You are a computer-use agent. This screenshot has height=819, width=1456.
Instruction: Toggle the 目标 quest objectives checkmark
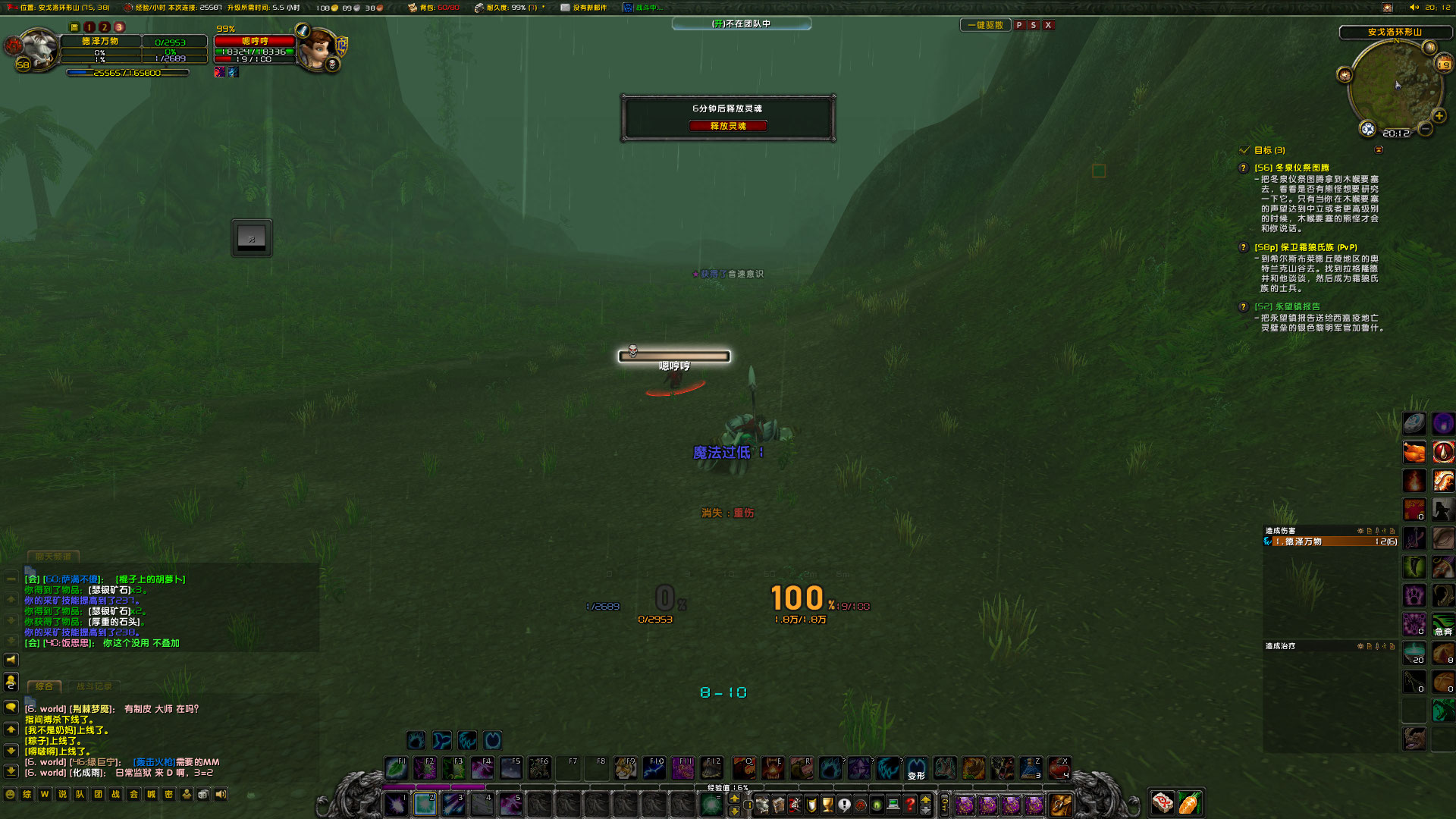(1242, 150)
